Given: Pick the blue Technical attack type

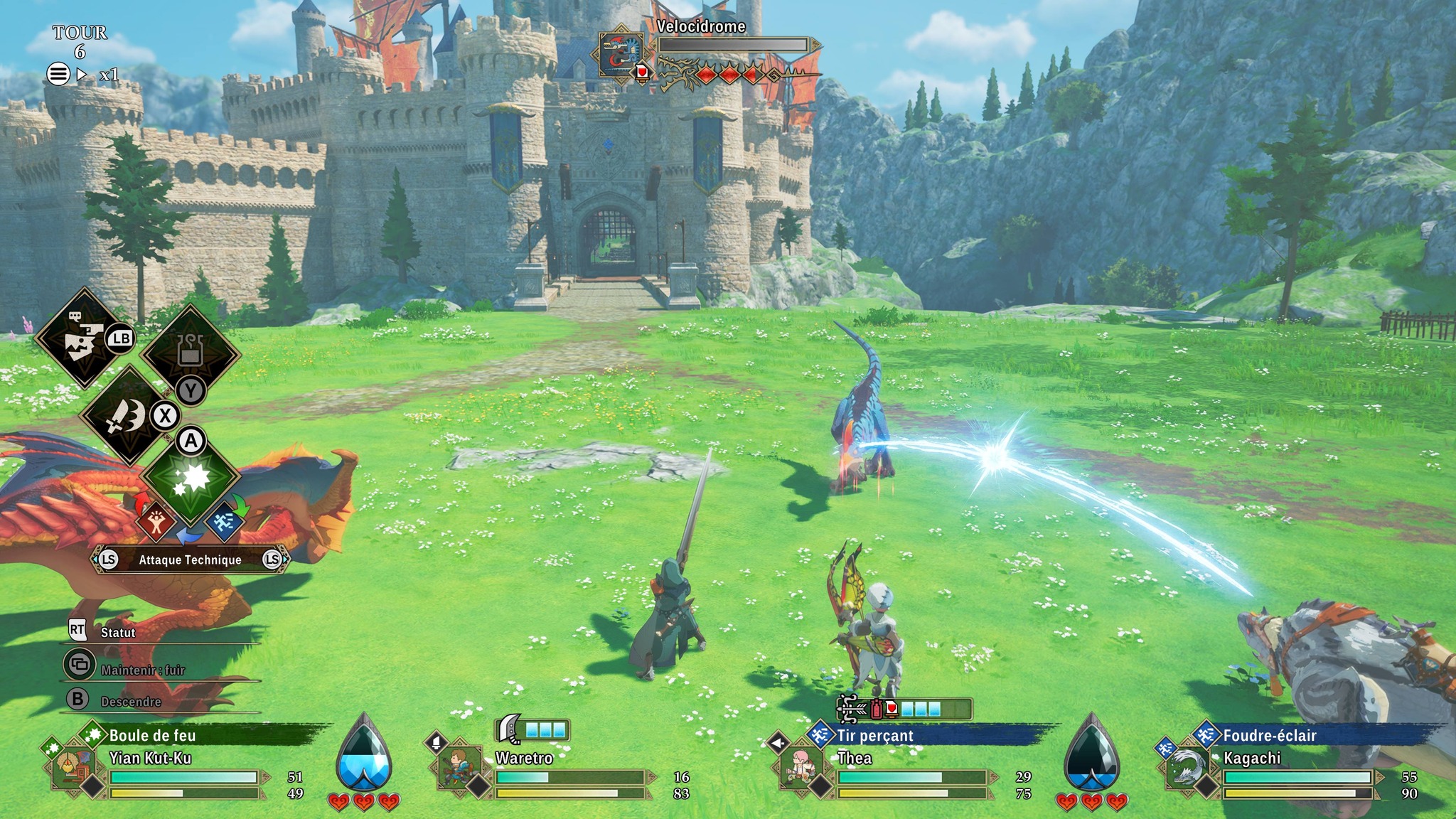Looking at the screenshot, I should click(x=225, y=523).
